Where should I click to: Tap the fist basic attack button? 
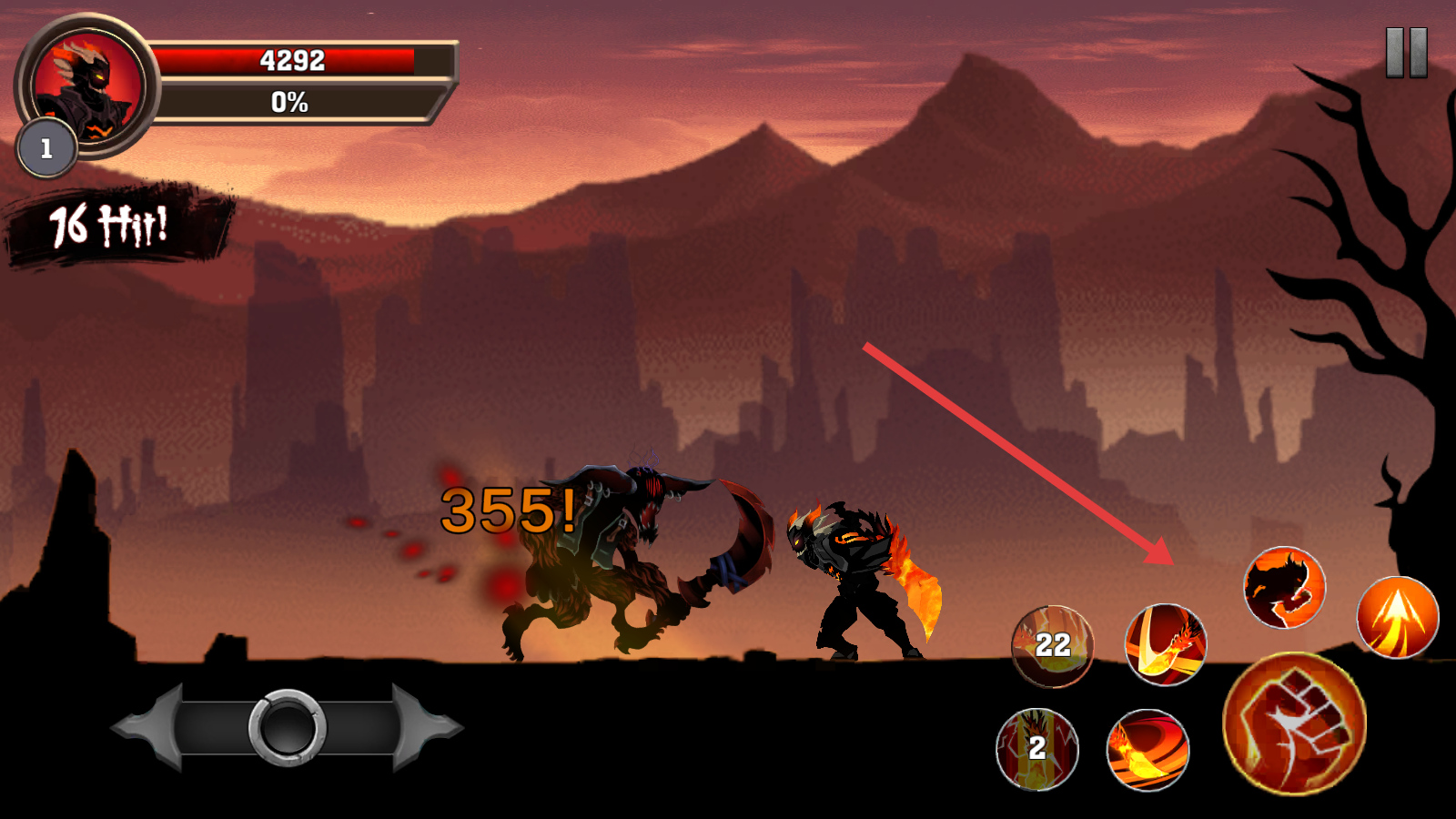(1294, 724)
